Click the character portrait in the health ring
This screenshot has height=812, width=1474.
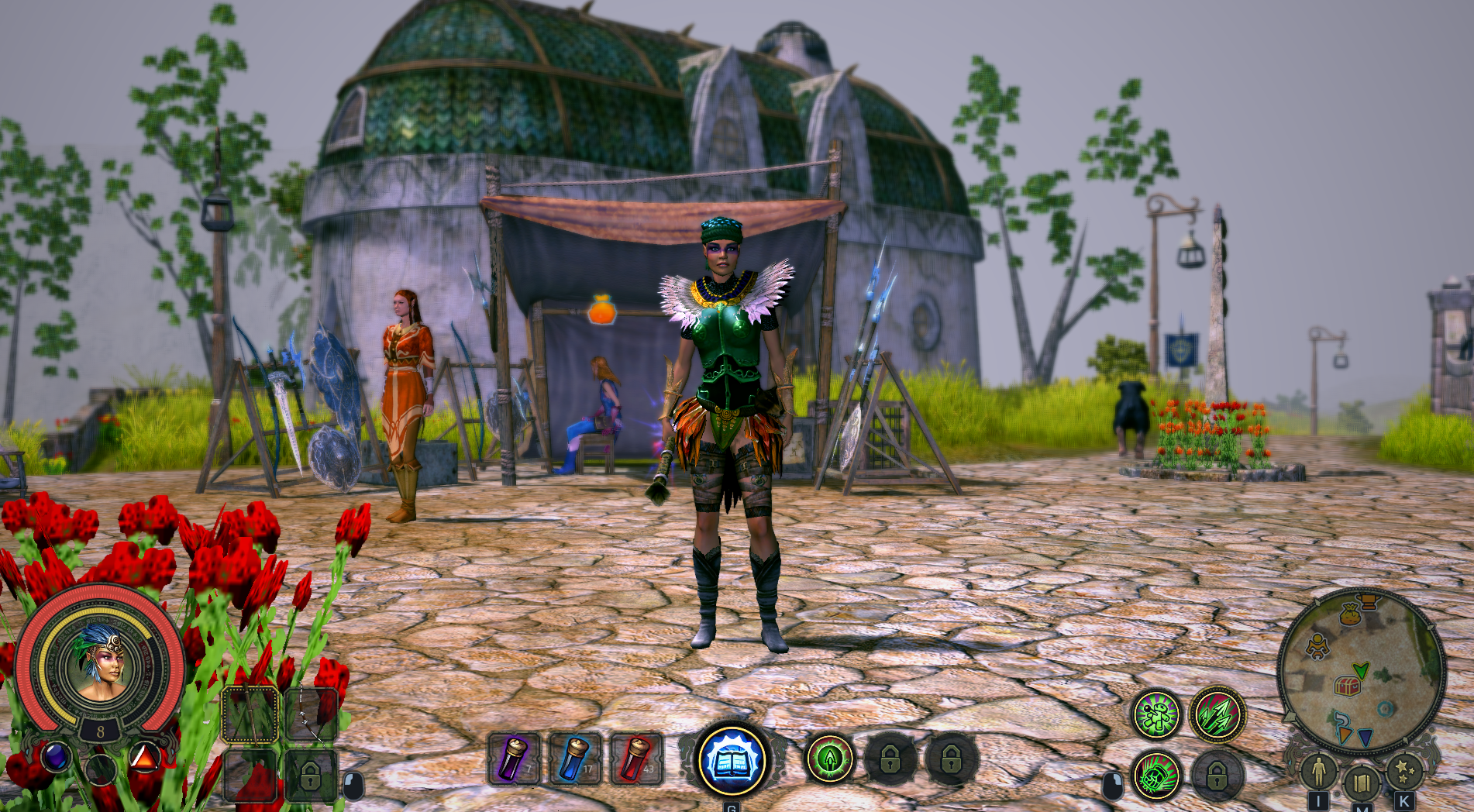99,662
